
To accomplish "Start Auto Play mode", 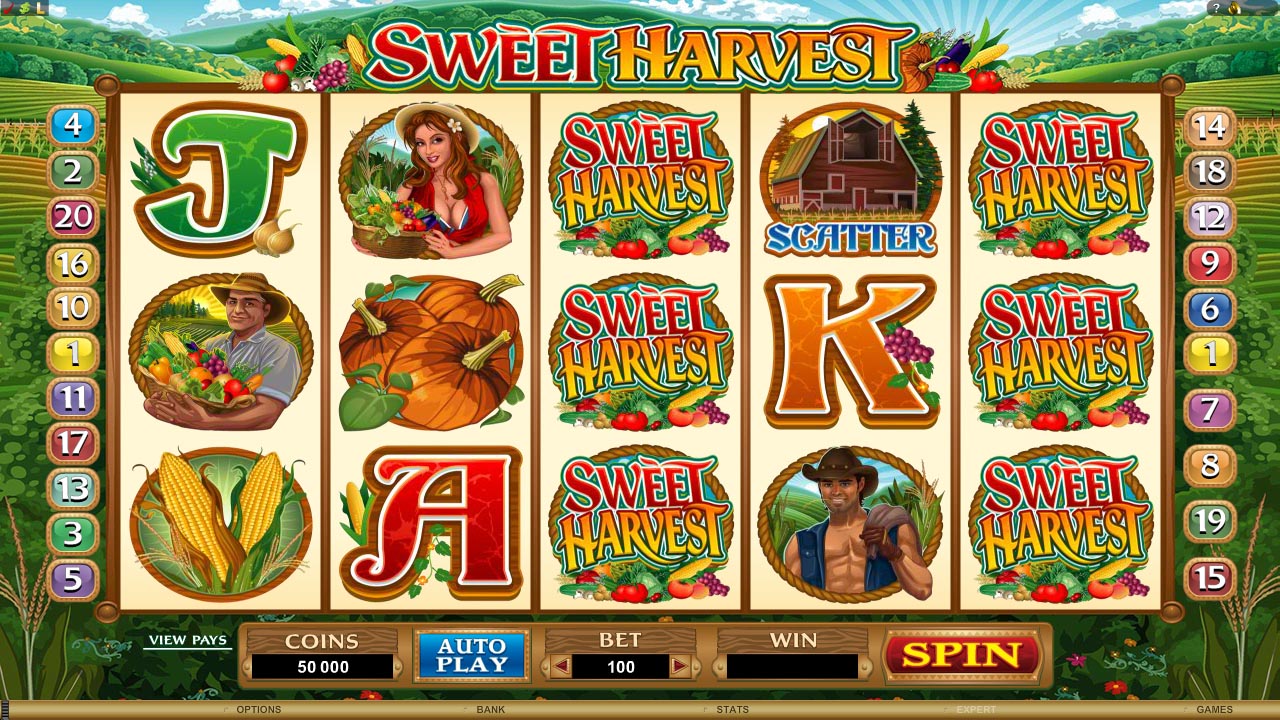I will (471, 655).
